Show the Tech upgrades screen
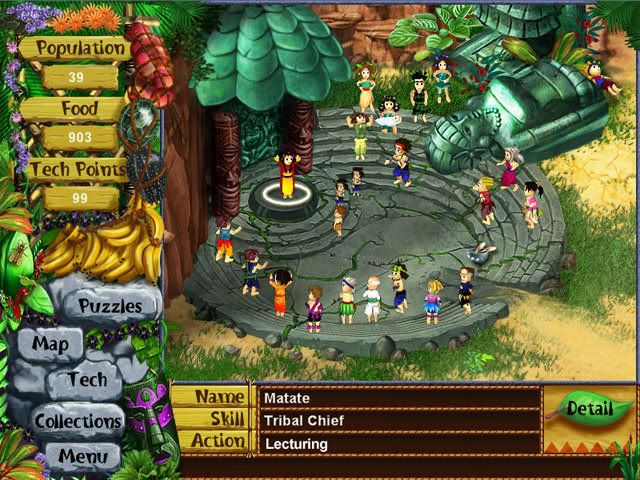This screenshot has height=480, width=640. (x=88, y=380)
